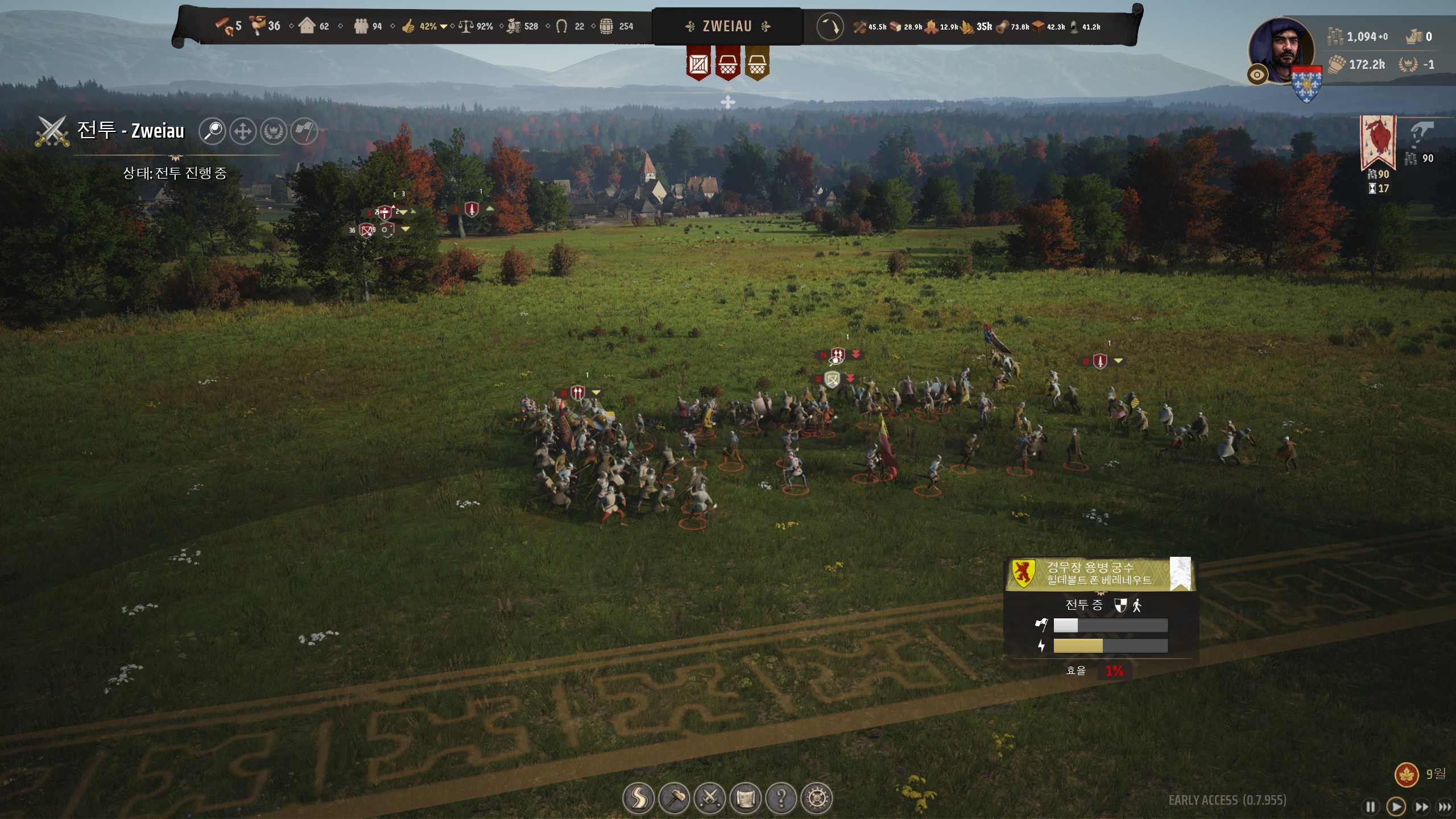The width and height of the screenshot is (1456, 819).
Task: Click the four-arrow move icon in battle header
Action: click(x=243, y=131)
